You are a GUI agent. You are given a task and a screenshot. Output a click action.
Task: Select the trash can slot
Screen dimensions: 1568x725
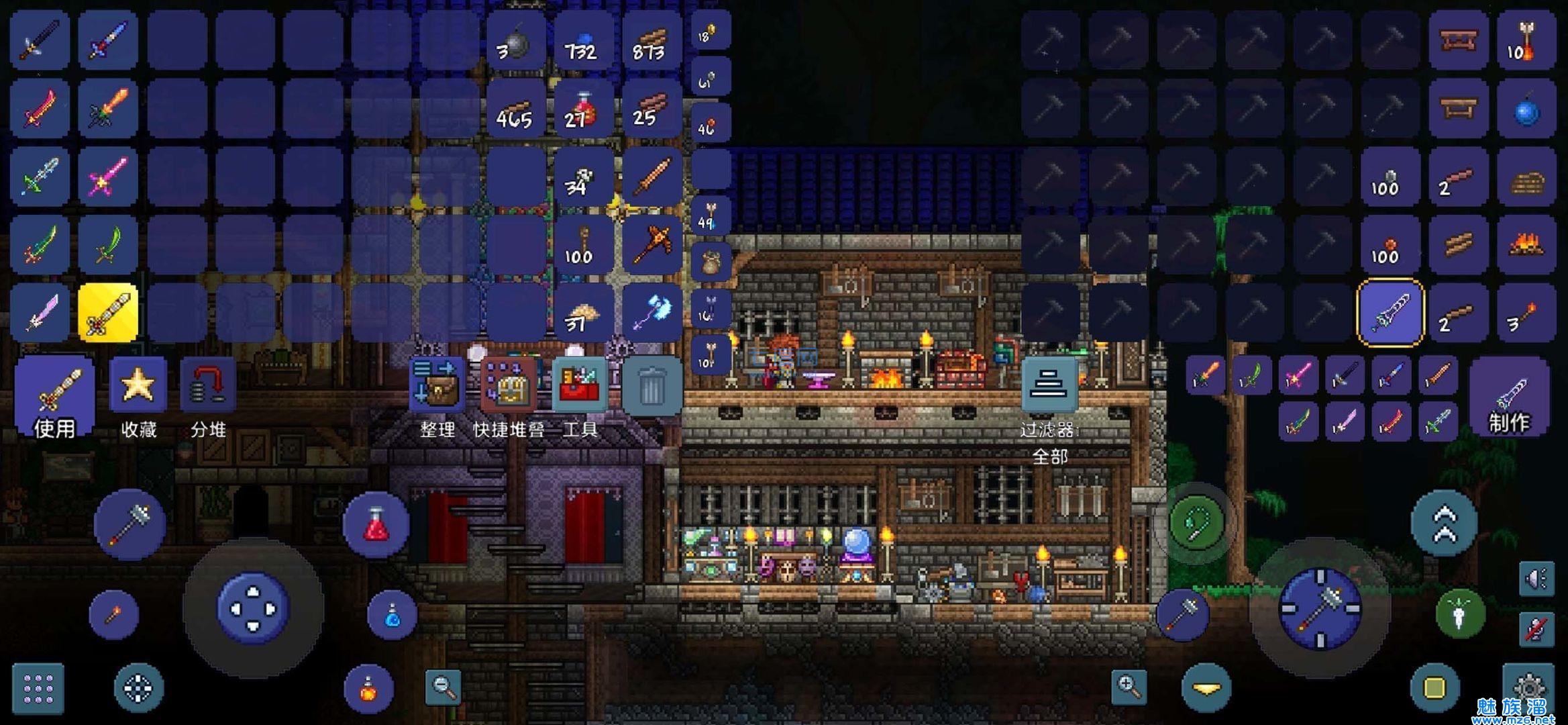click(x=651, y=387)
